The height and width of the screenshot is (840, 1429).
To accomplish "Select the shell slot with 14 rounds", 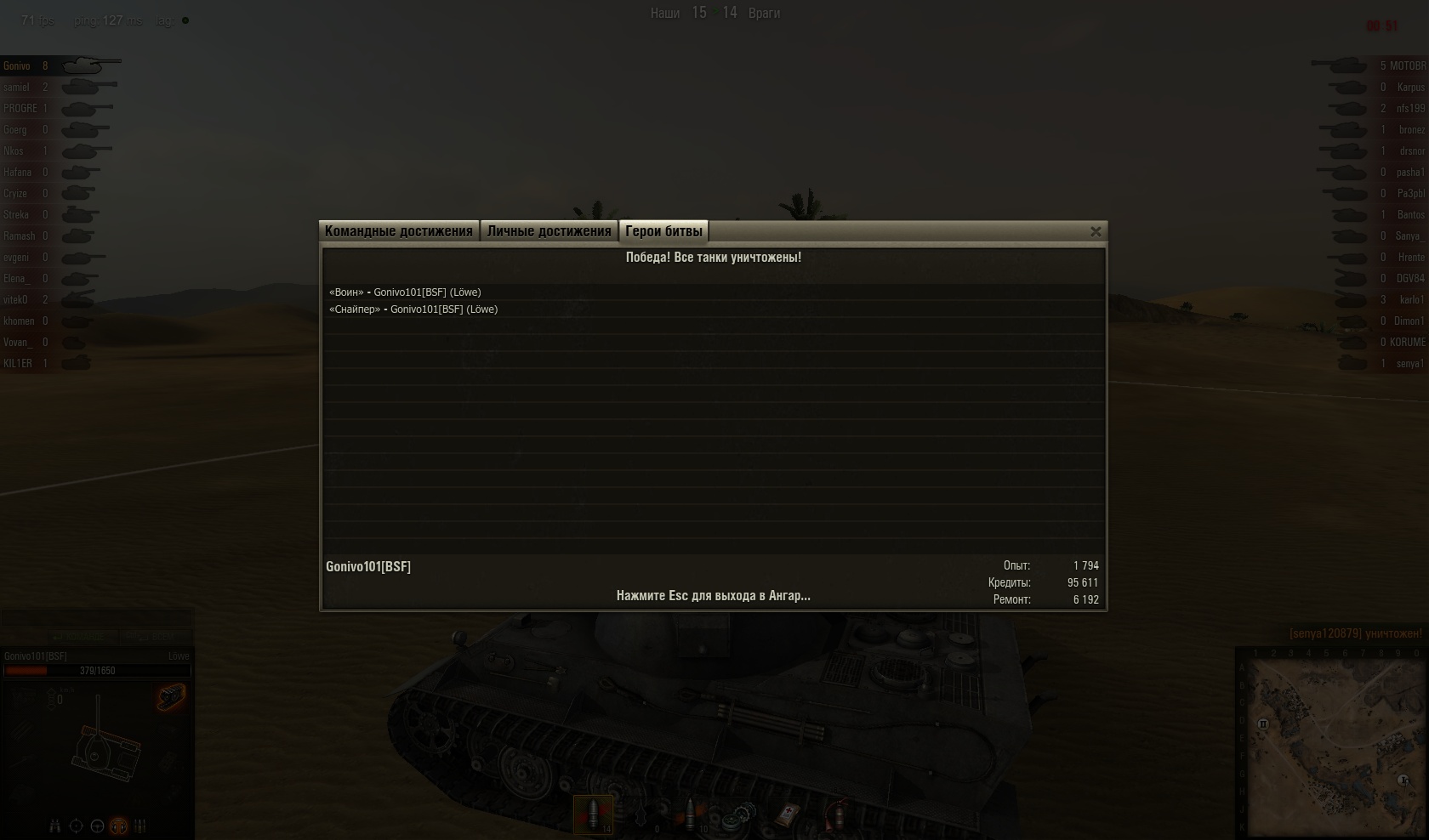I will click(x=593, y=814).
